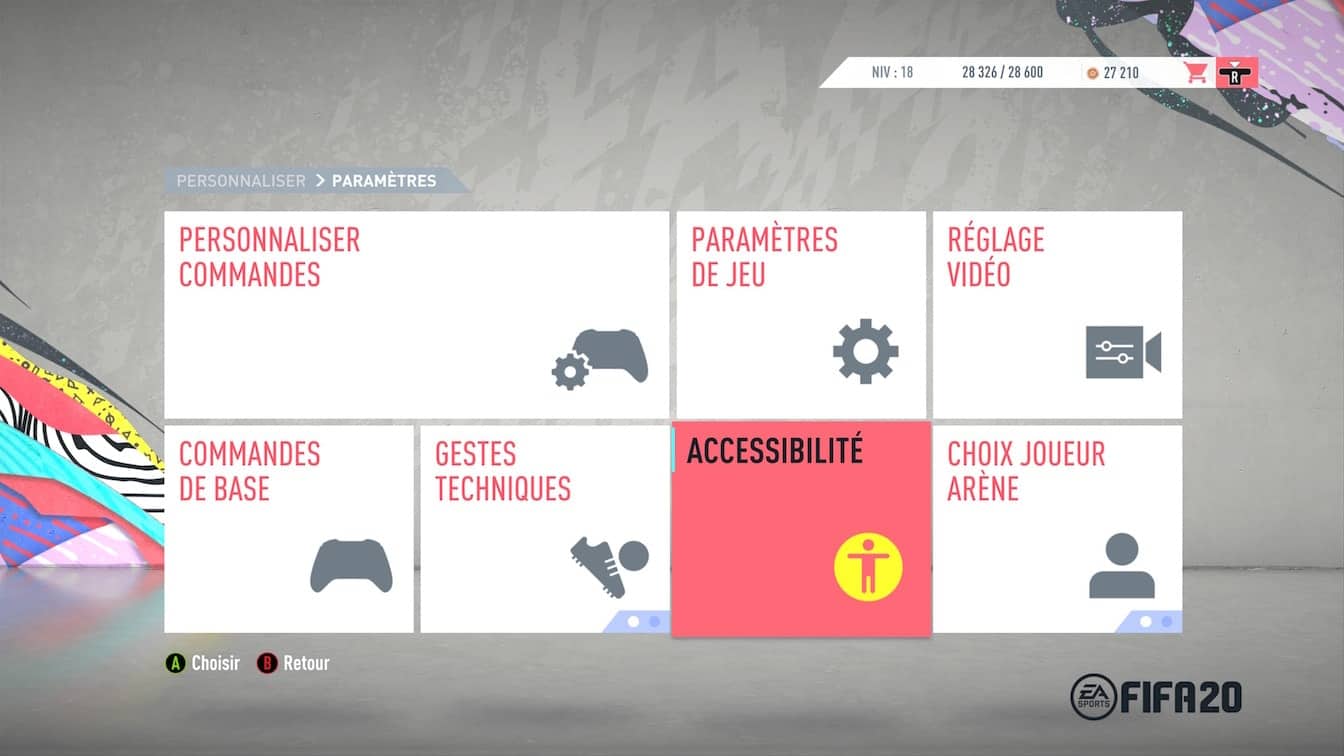Open the store via shopping cart icon
Viewport: 1344px width, 756px height.
1195,72
